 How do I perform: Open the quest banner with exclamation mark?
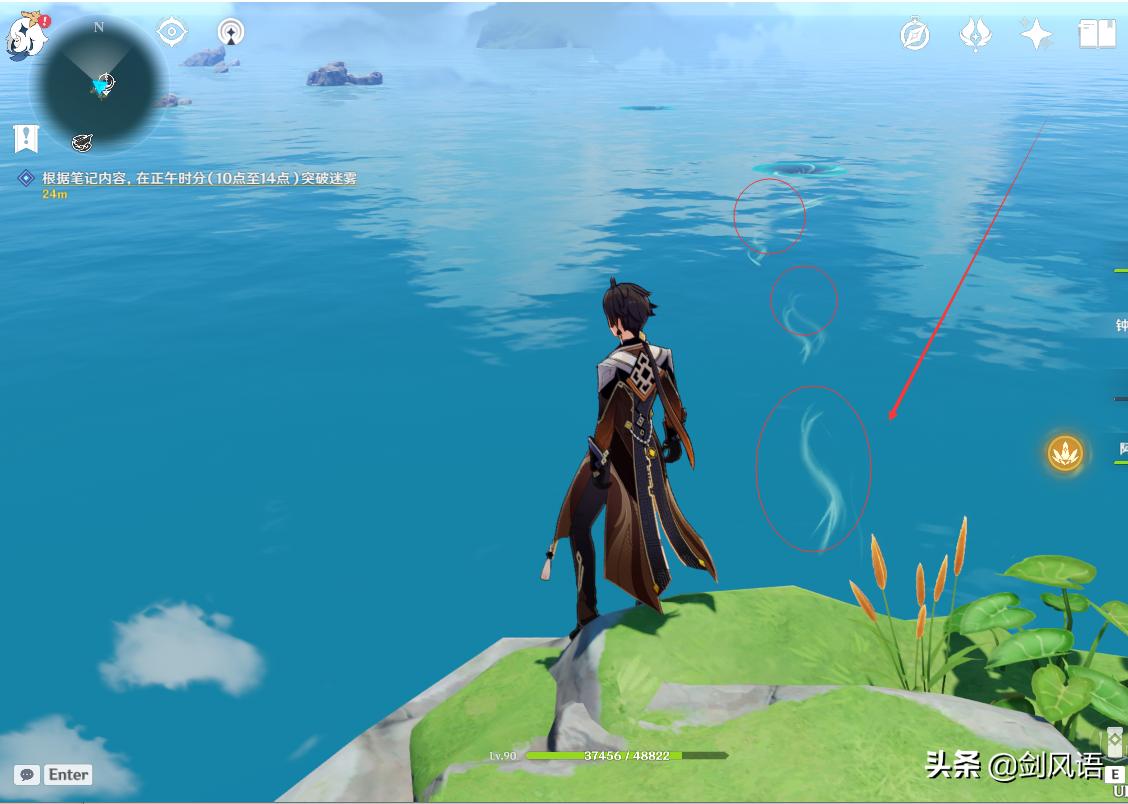click(x=26, y=138)
